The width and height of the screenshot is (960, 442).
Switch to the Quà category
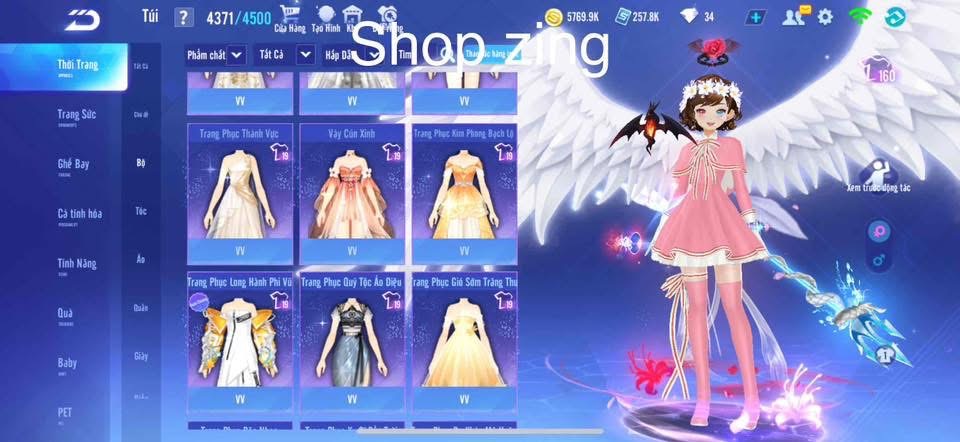pos(66,314)
